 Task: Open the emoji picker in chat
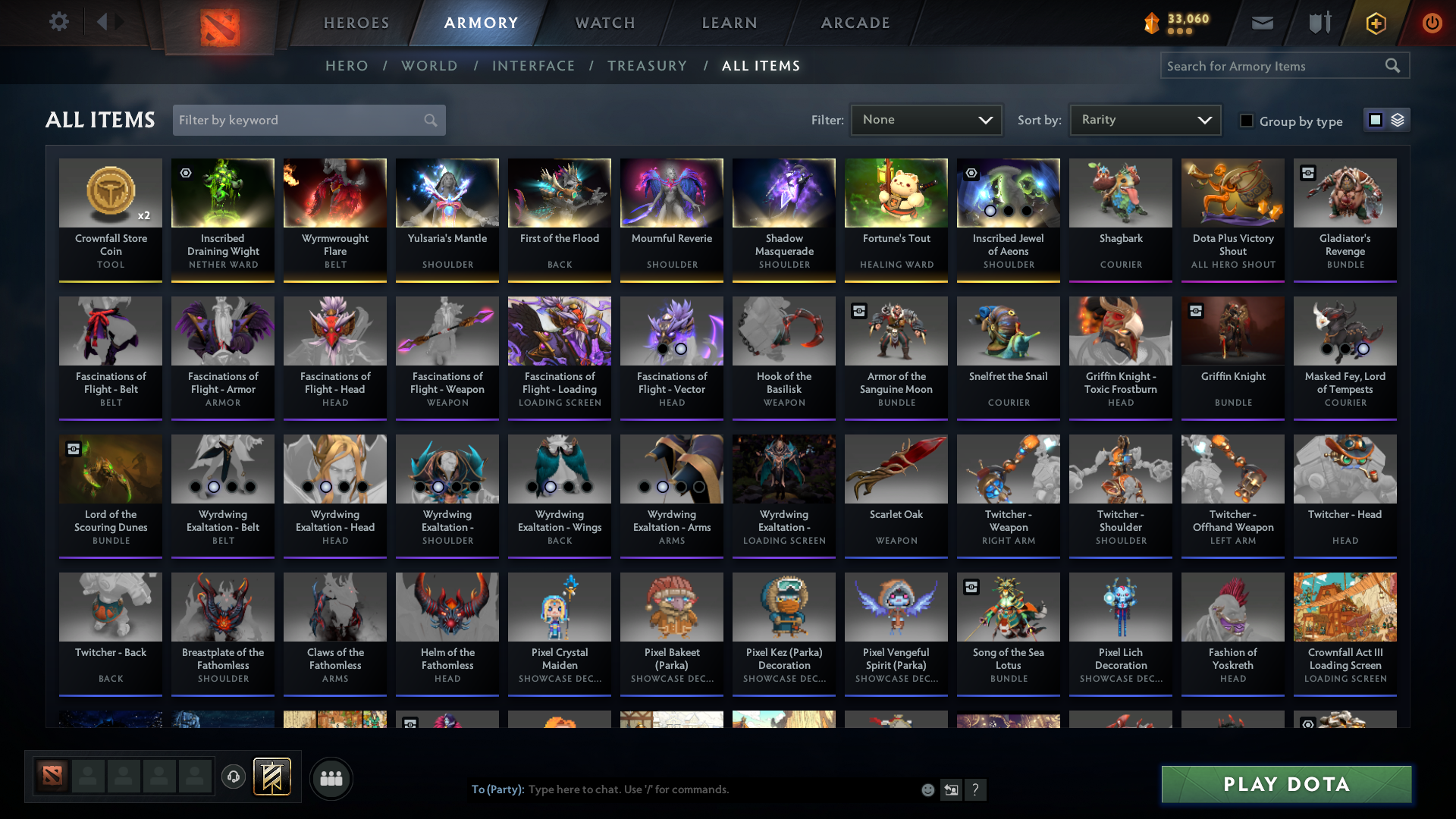coord(927,789)
